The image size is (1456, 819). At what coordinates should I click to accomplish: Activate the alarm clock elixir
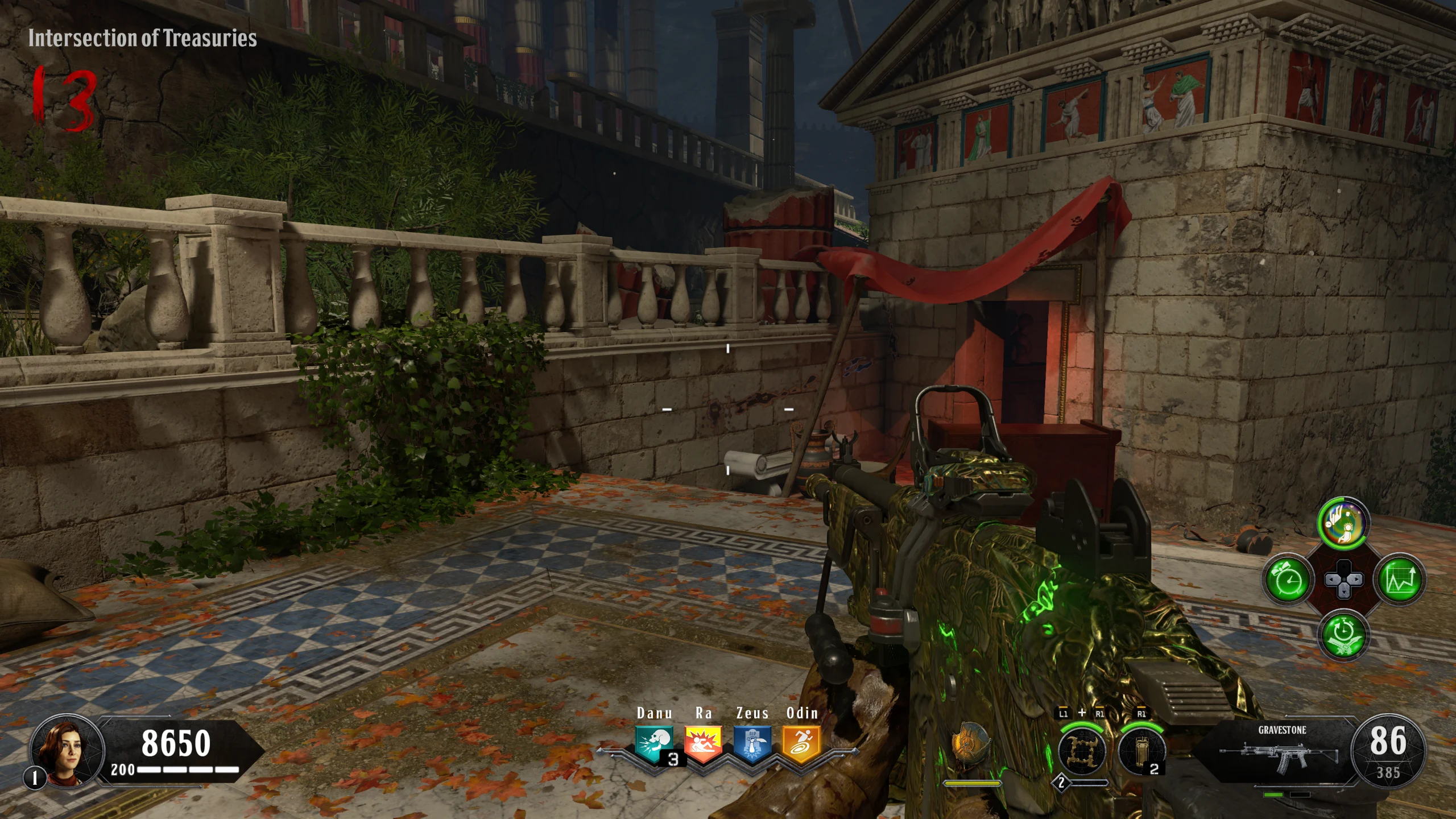(x=1288, y=580)
